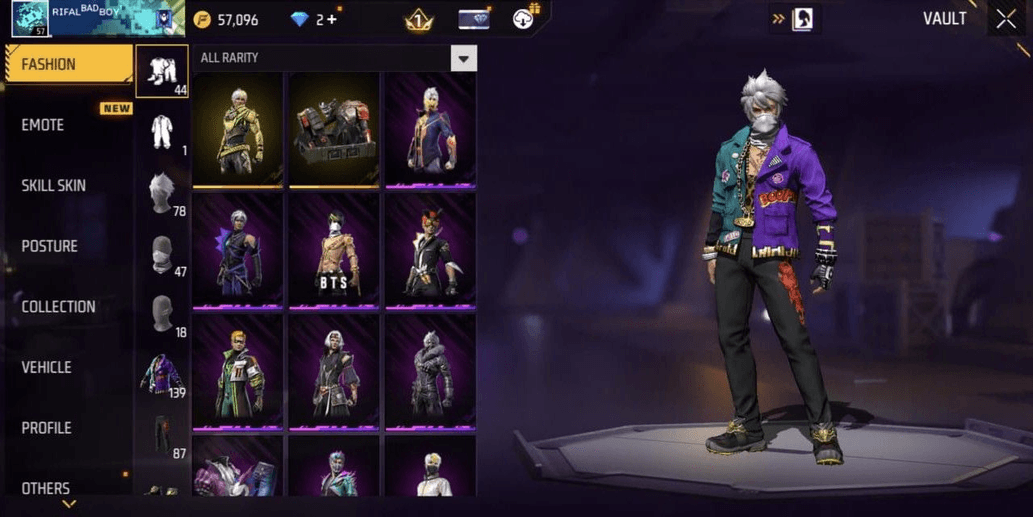Select the BTS outfit thumbnail
The height and width of the screenshot is (517, 1033).
334,249
